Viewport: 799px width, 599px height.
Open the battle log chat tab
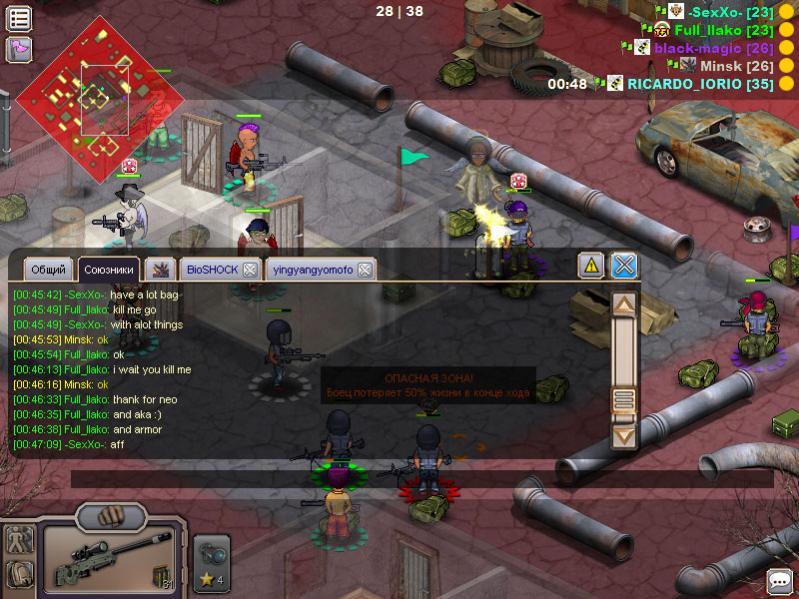pyautogui.click(x=159, y=269)
